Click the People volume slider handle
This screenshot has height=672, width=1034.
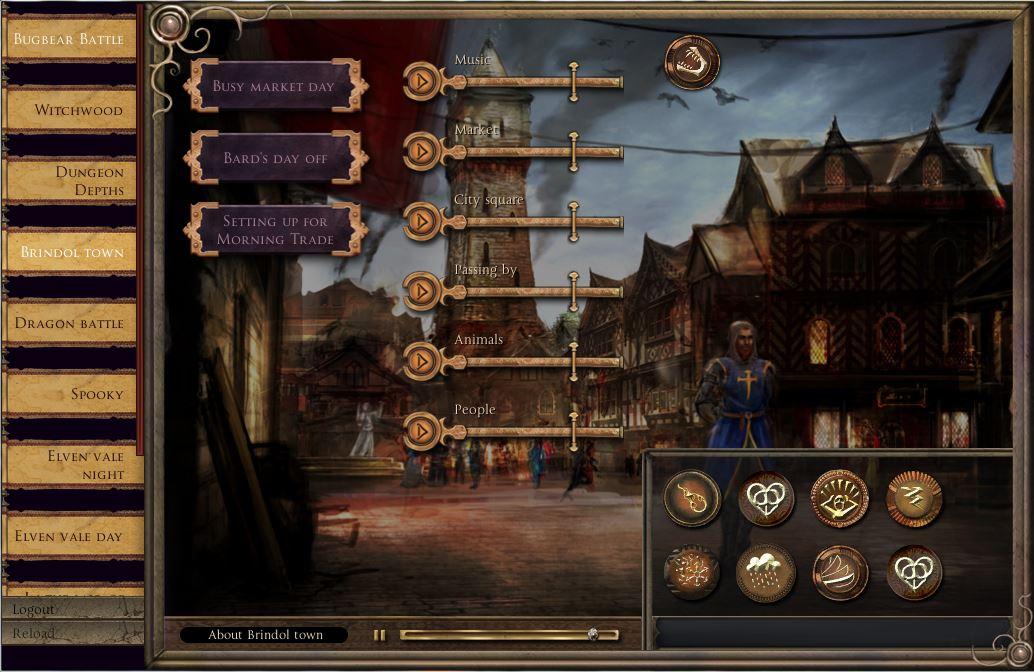(574, 431)
